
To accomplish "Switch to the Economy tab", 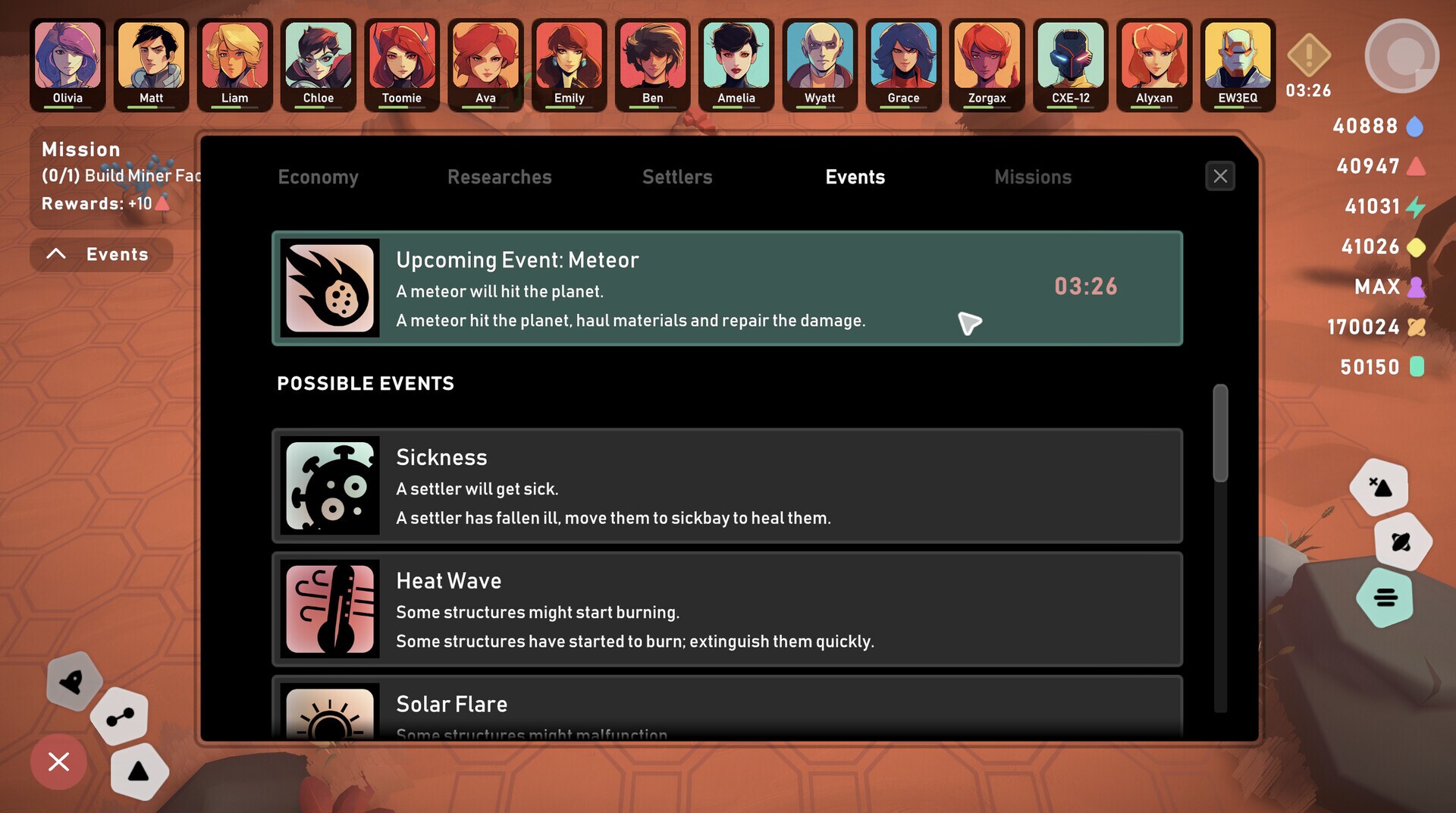I will (318, 177).
